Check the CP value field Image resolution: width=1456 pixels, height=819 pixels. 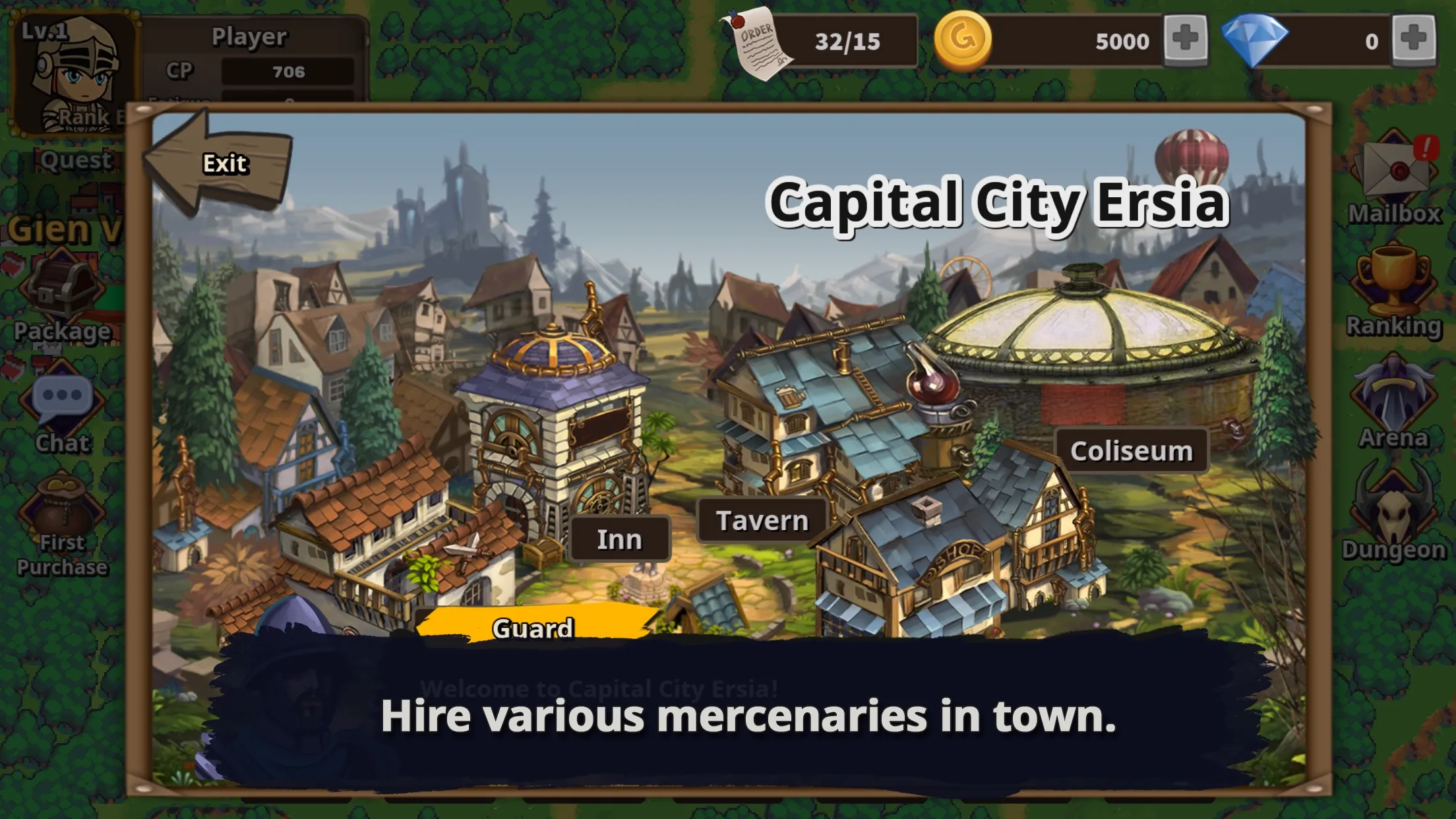286,73
